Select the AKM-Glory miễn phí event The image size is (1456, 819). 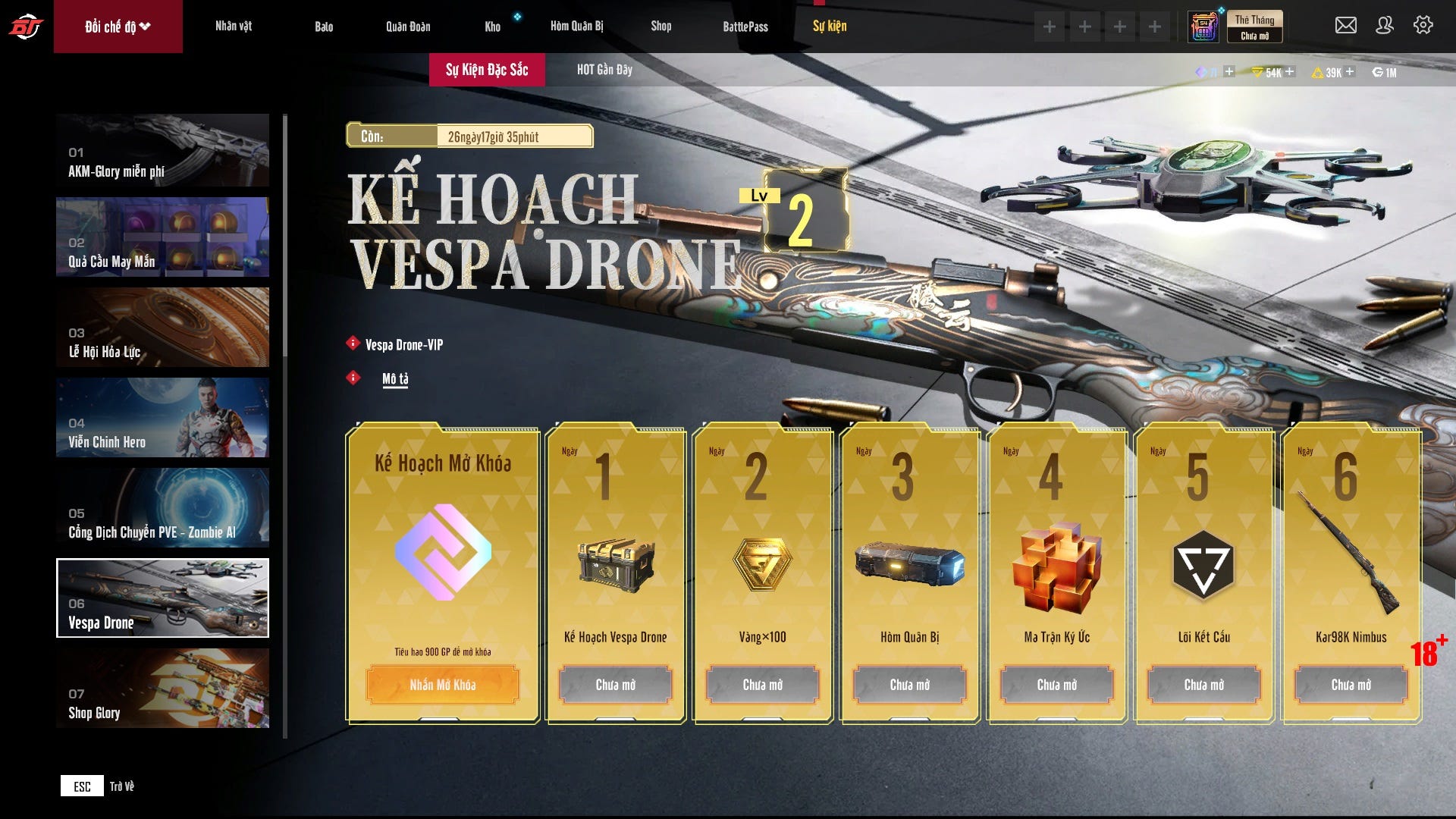pos(162,150)
